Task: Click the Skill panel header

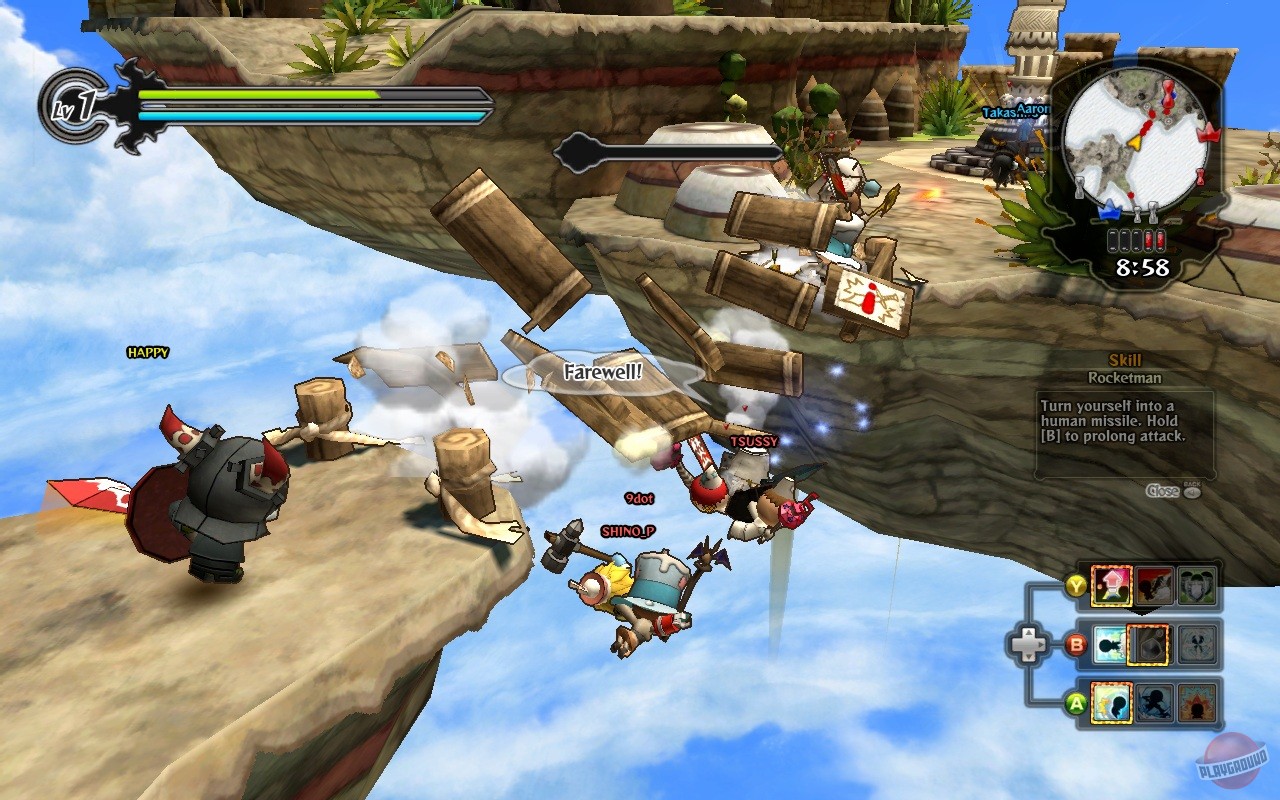Action: 1124,361
